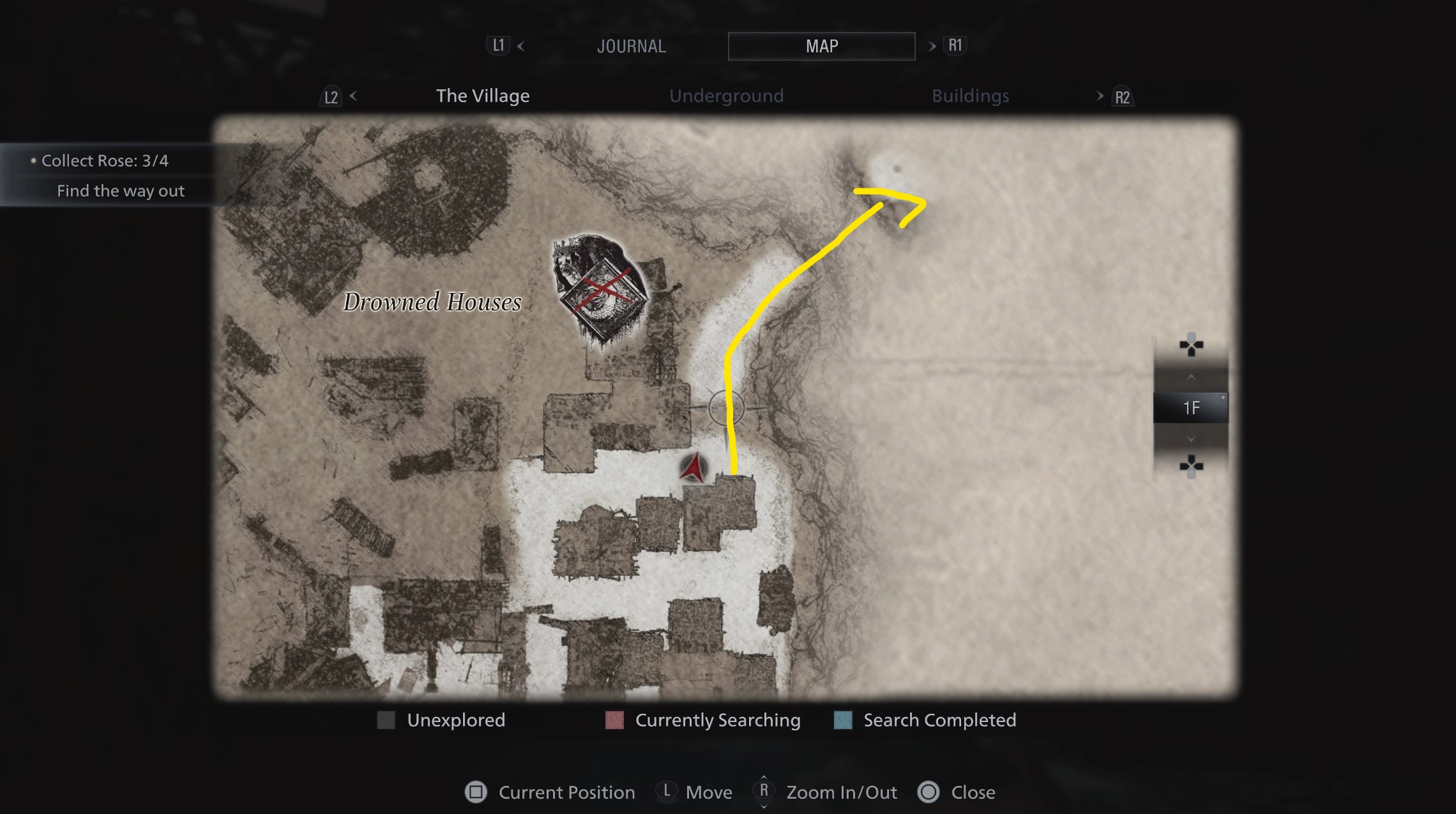Click the Collect Rose objective tracker
This screenshot has height=814, width=1456.
(x=105, y=161)
